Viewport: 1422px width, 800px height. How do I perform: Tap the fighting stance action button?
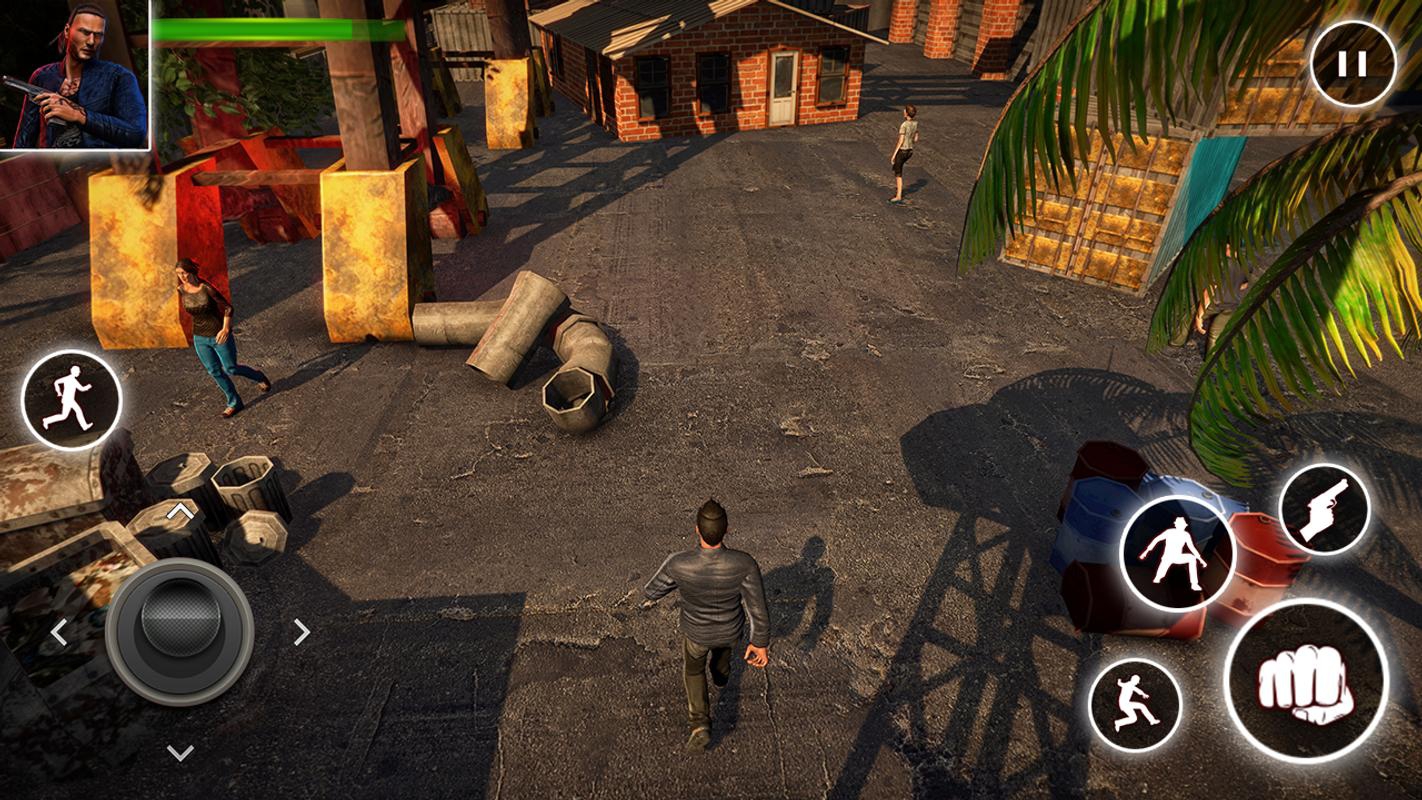point(1177,553)
